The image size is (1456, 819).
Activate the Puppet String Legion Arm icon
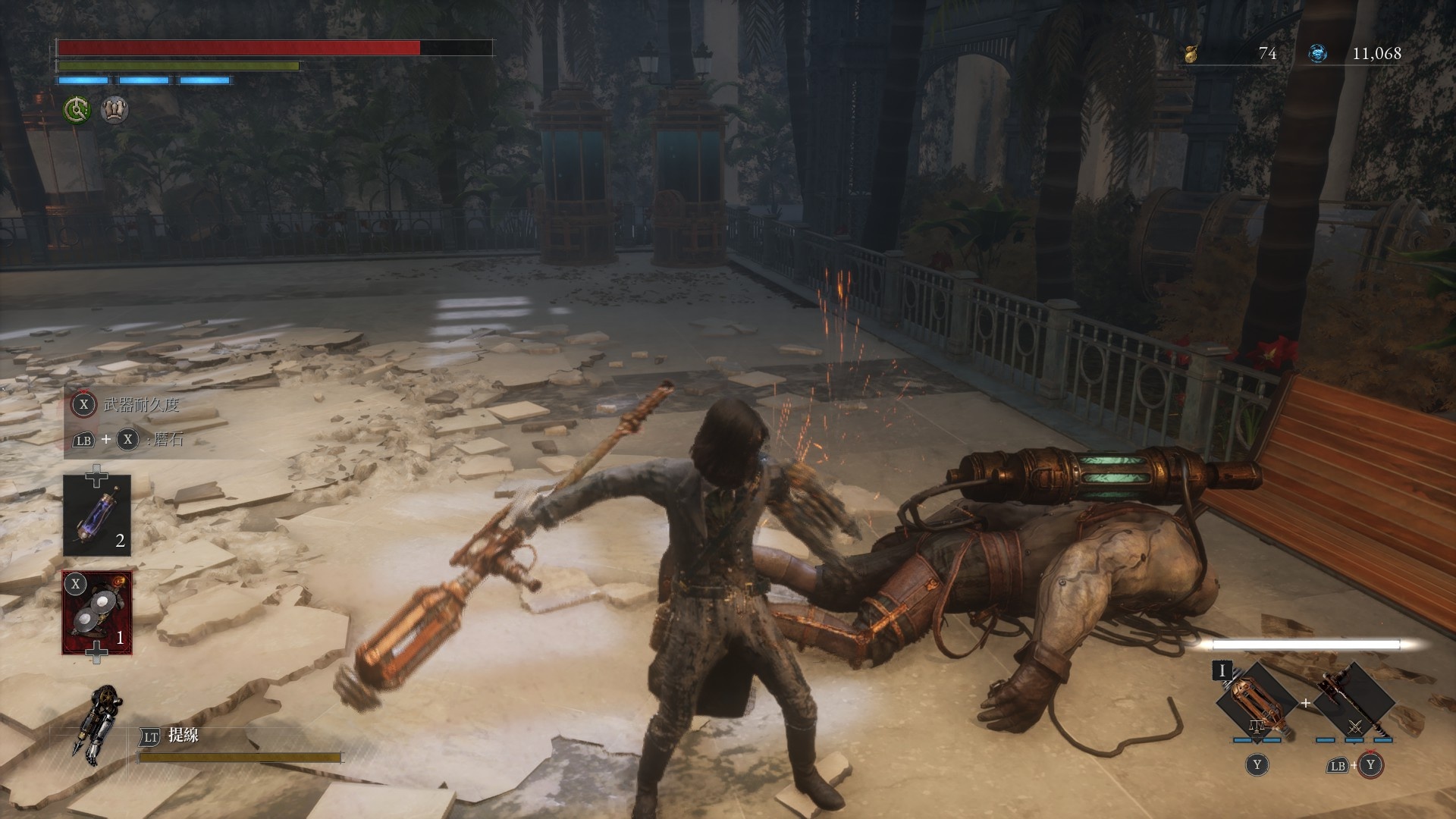[x=91, y=723]
